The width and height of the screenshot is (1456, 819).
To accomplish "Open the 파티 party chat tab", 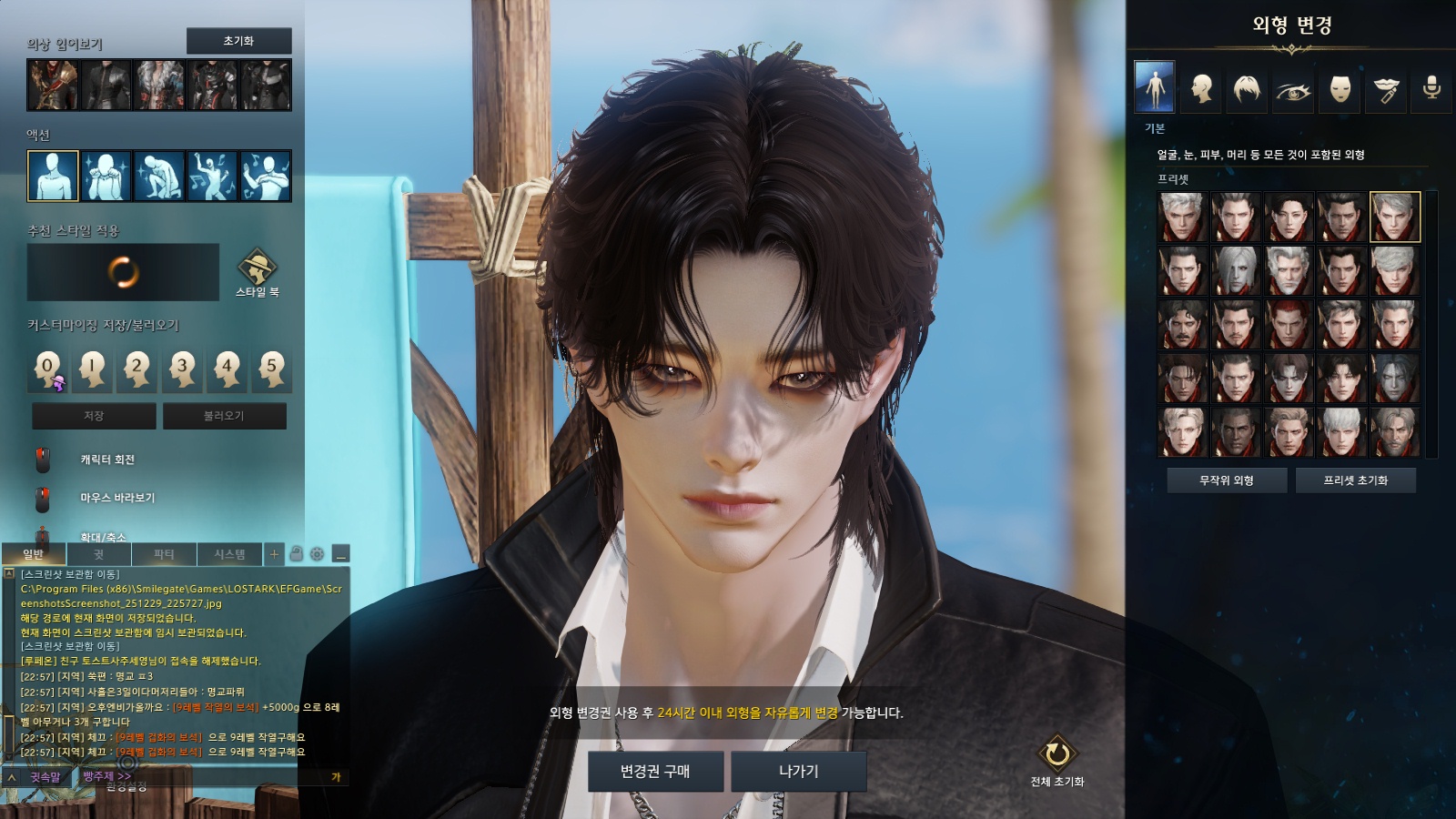I will [x=164, y=554].
